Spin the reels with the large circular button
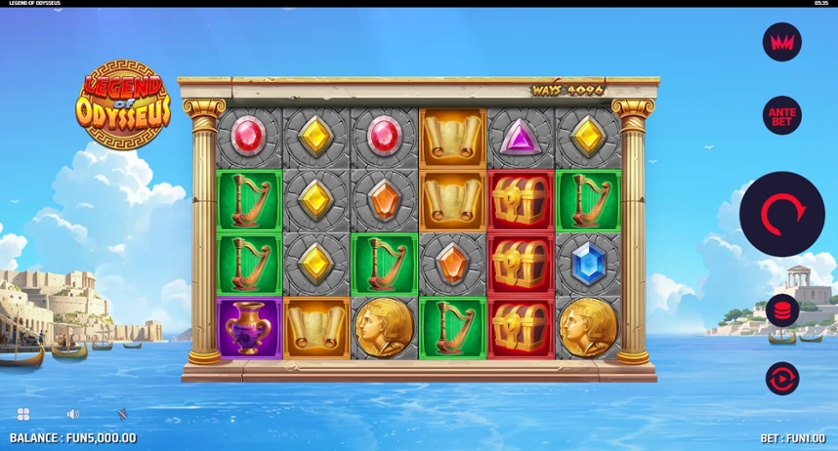838x451 pixels. point(782,214)
